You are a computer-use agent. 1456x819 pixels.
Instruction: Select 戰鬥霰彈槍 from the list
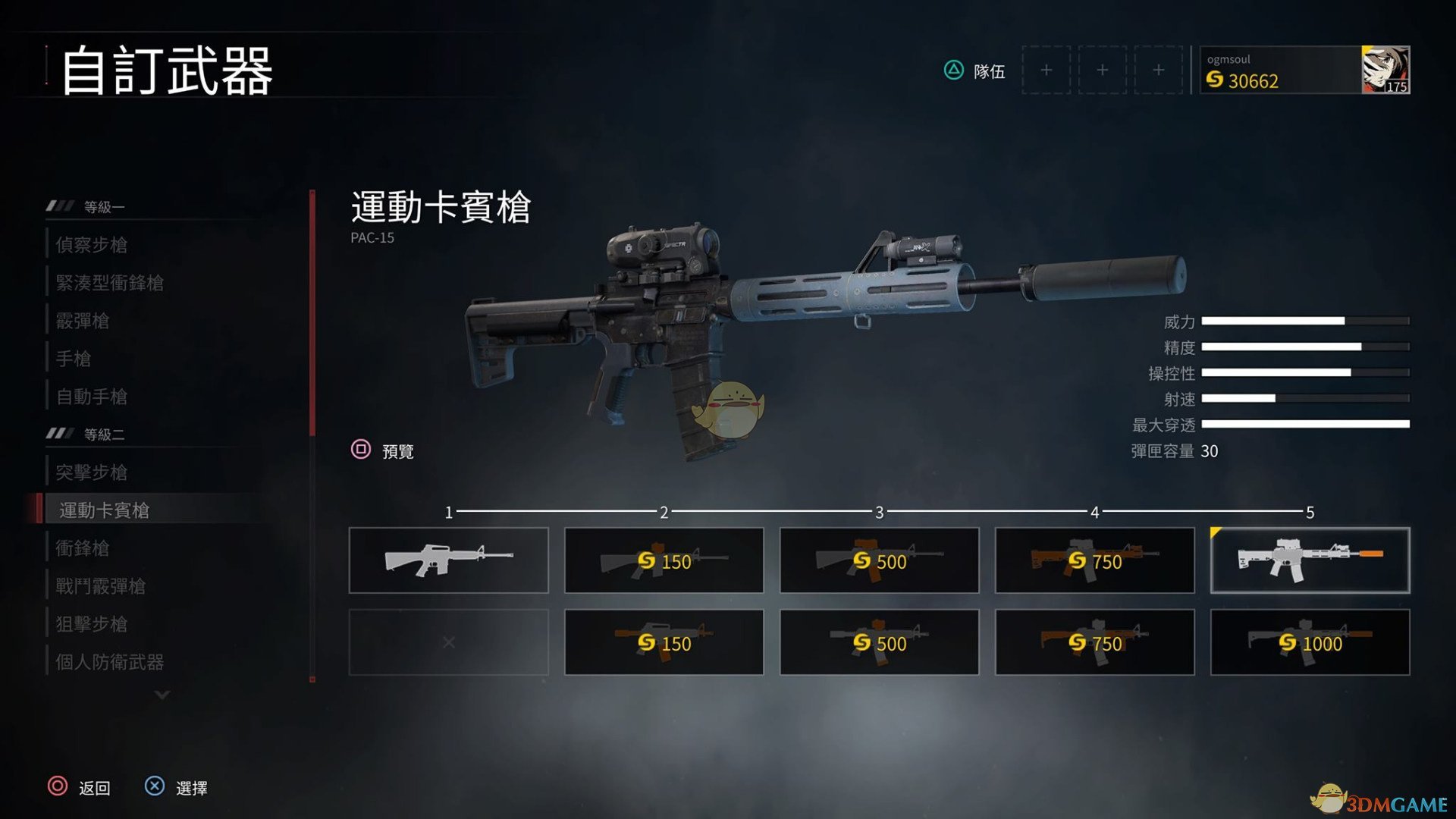[x=101, y=586]
